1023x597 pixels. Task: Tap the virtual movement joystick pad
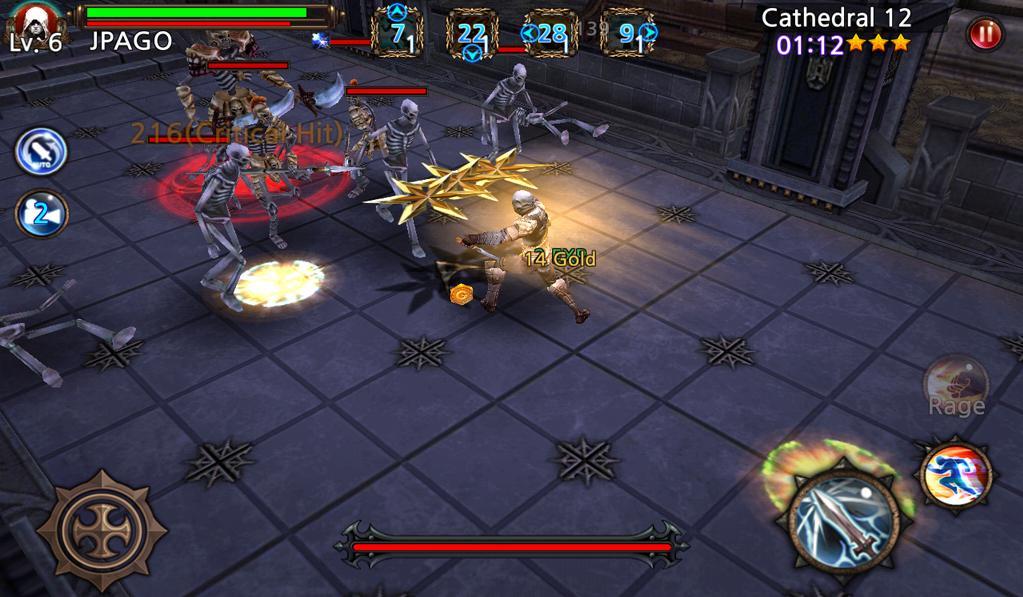click(x=101, y=529)
